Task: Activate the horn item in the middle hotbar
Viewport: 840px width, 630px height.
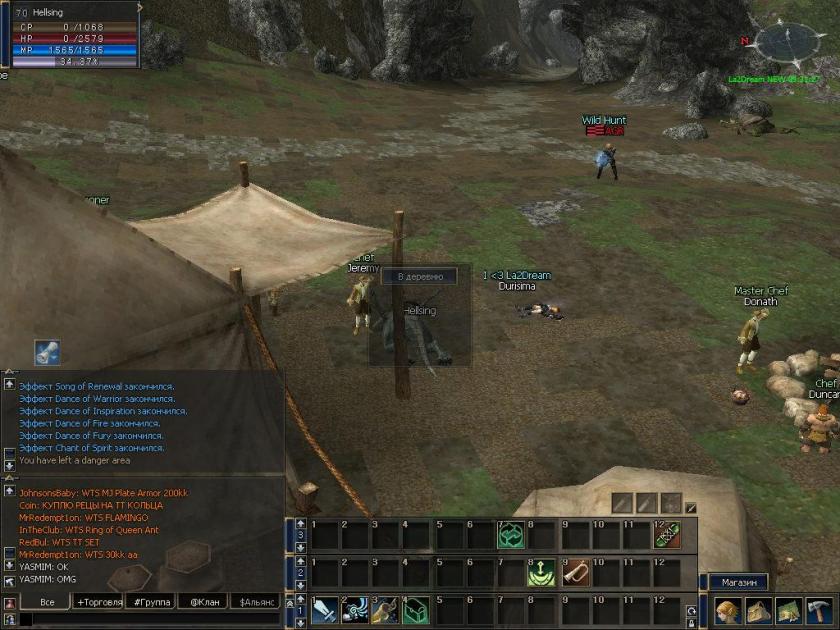Action: pos(574,572)
